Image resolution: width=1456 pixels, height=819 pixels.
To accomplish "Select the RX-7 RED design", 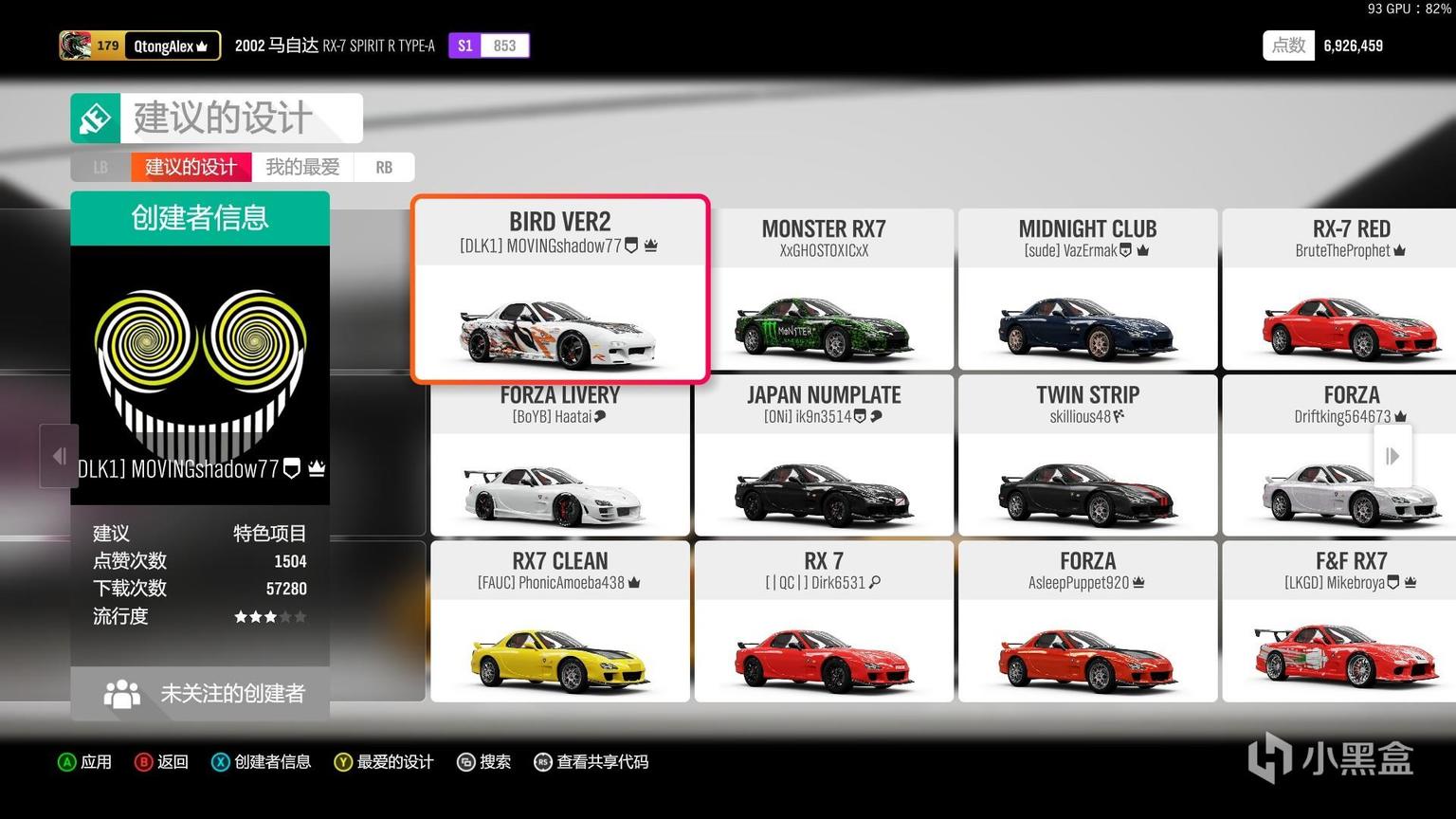I will (1351, 289).
